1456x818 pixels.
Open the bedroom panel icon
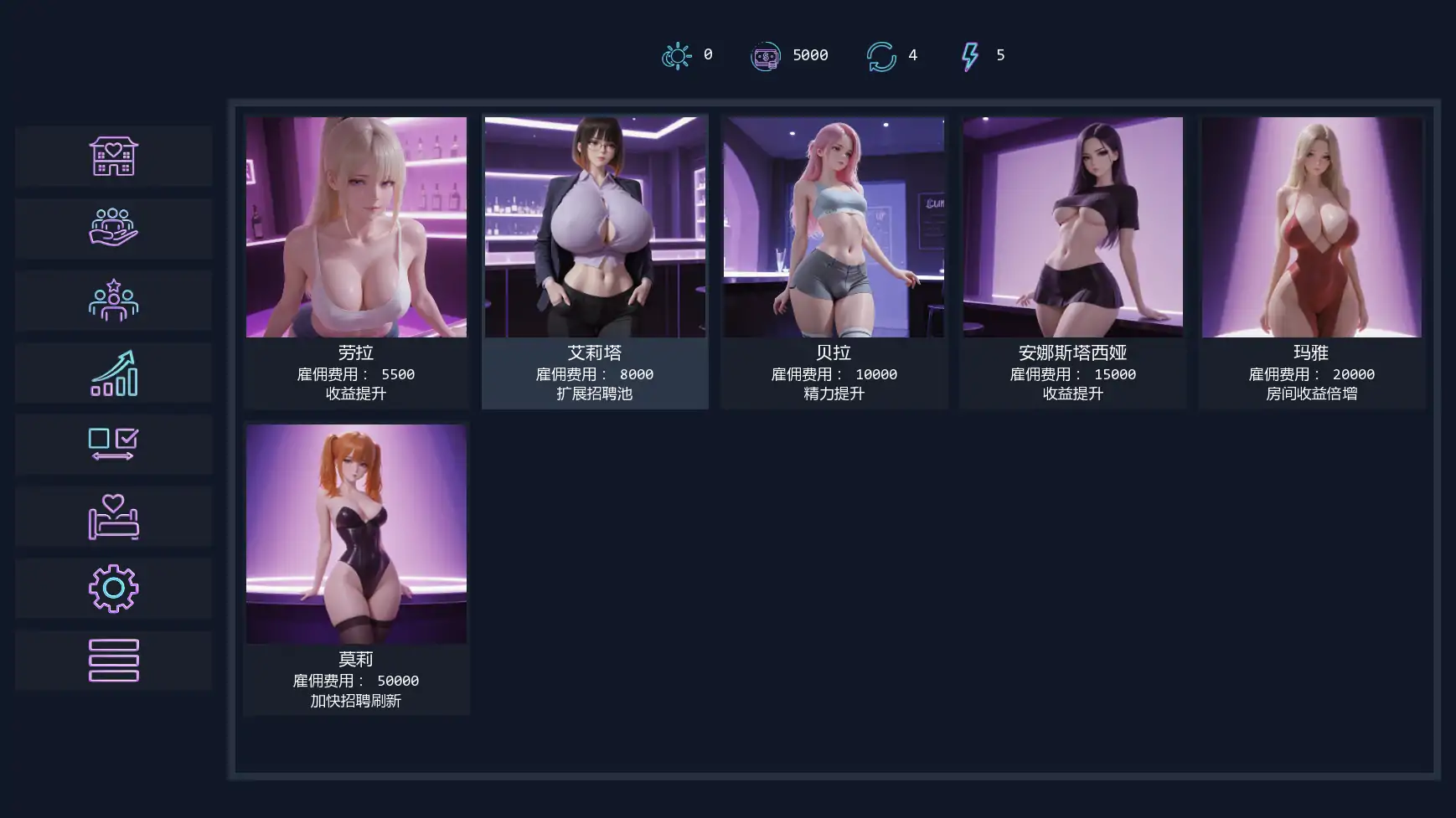pos(113,517)
